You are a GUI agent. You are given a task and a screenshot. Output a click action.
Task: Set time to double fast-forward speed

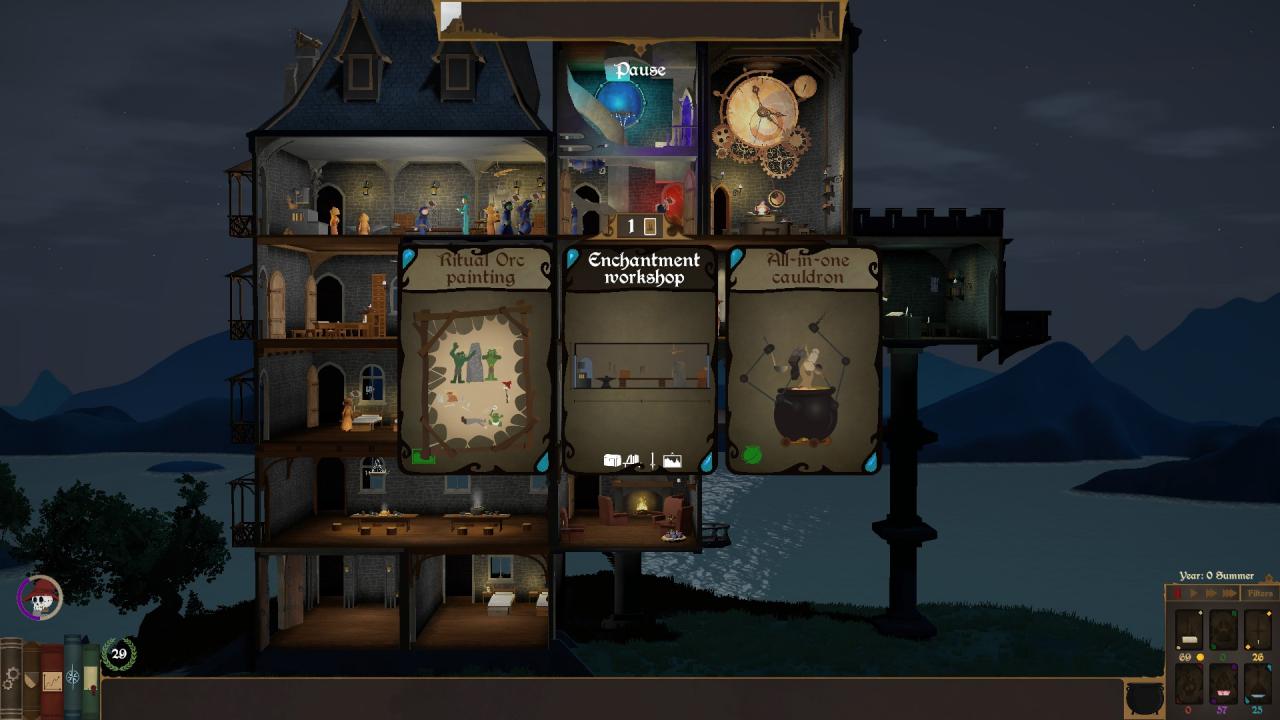pyautogui.click(x=1210, y=594)
